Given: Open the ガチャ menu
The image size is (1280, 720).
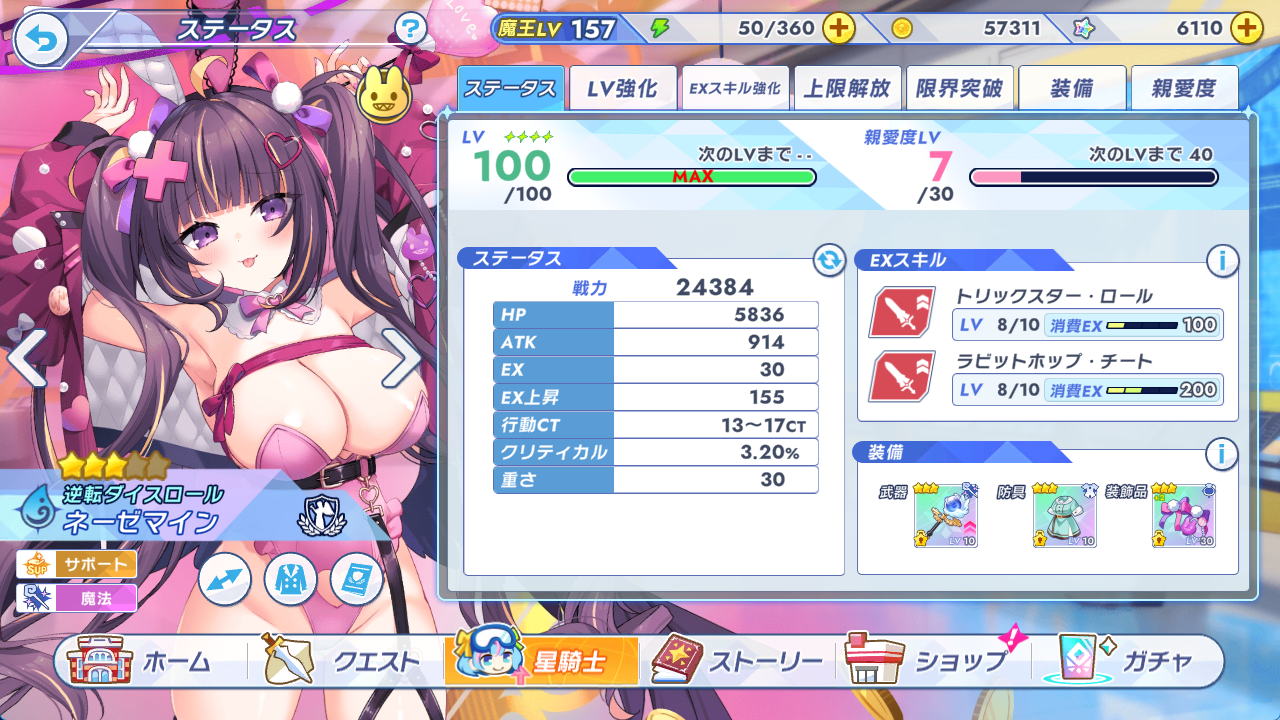Looking at the screenshot, I should coord(1125,661).
